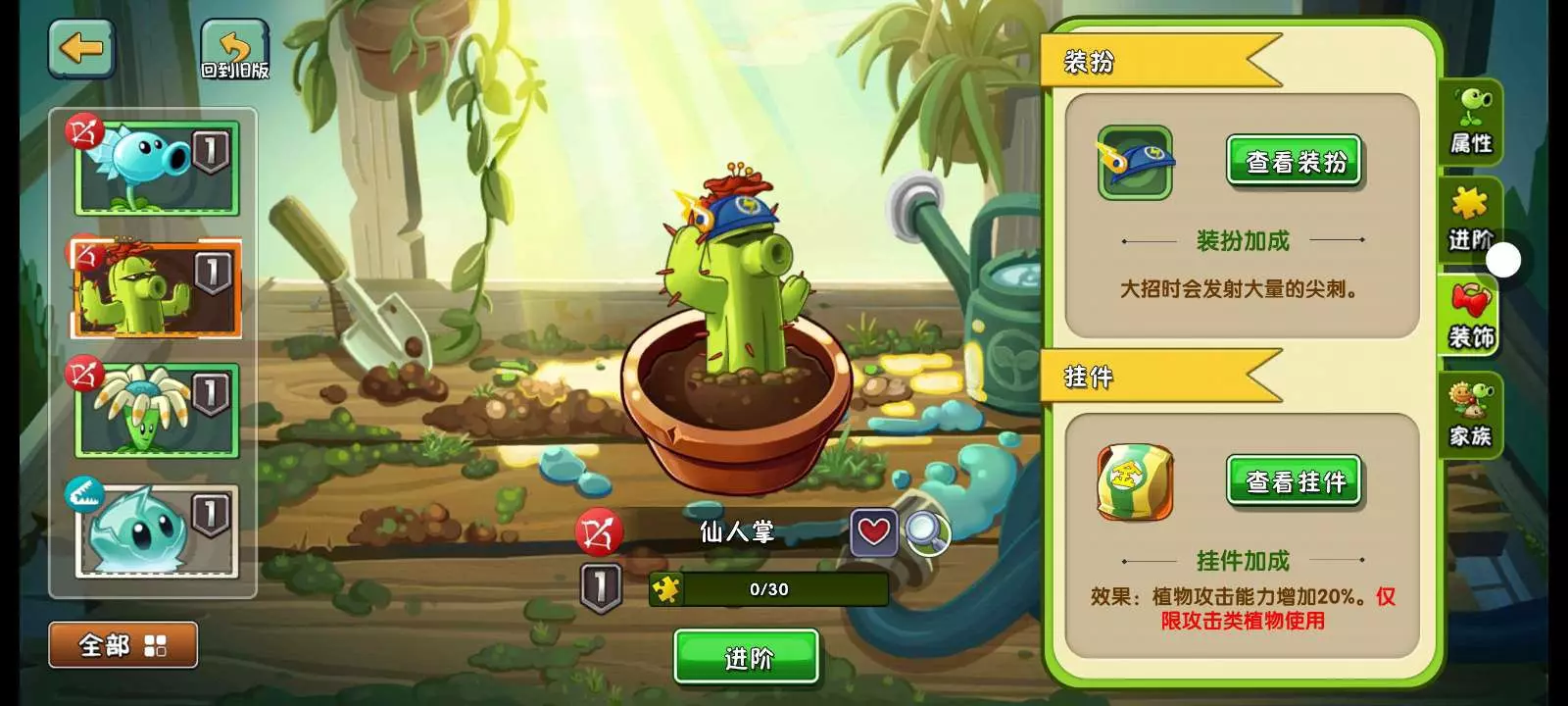Select the green-yellow pendant item icon
The width and height of the screenshot is (1568, 706).
[x=1135, y=481]
